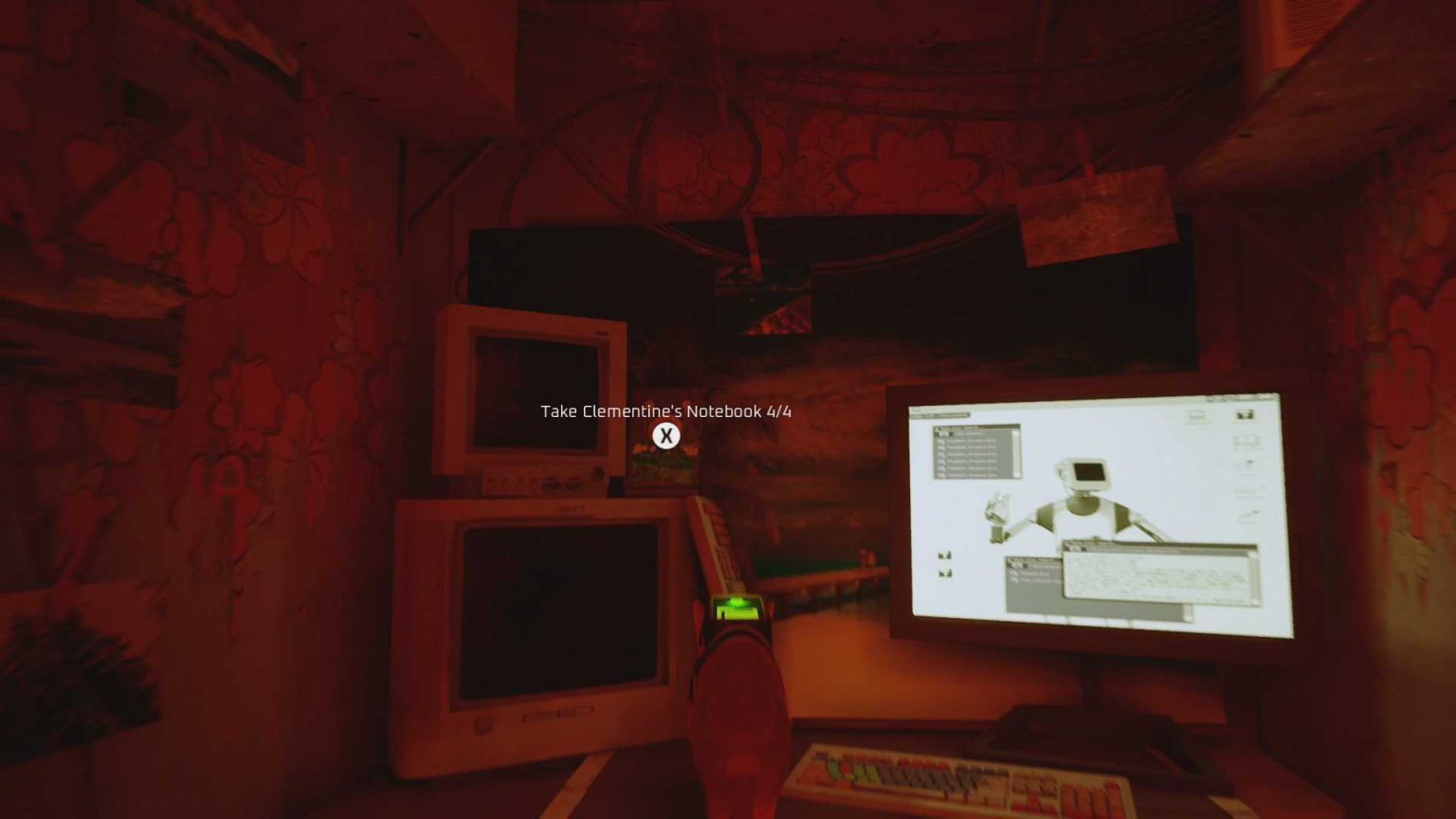Image resolution: width=1456 pixels, height=819 pixels.
Task: Click the maximize button of the file list window
Action: click(x=1013, y=428)
